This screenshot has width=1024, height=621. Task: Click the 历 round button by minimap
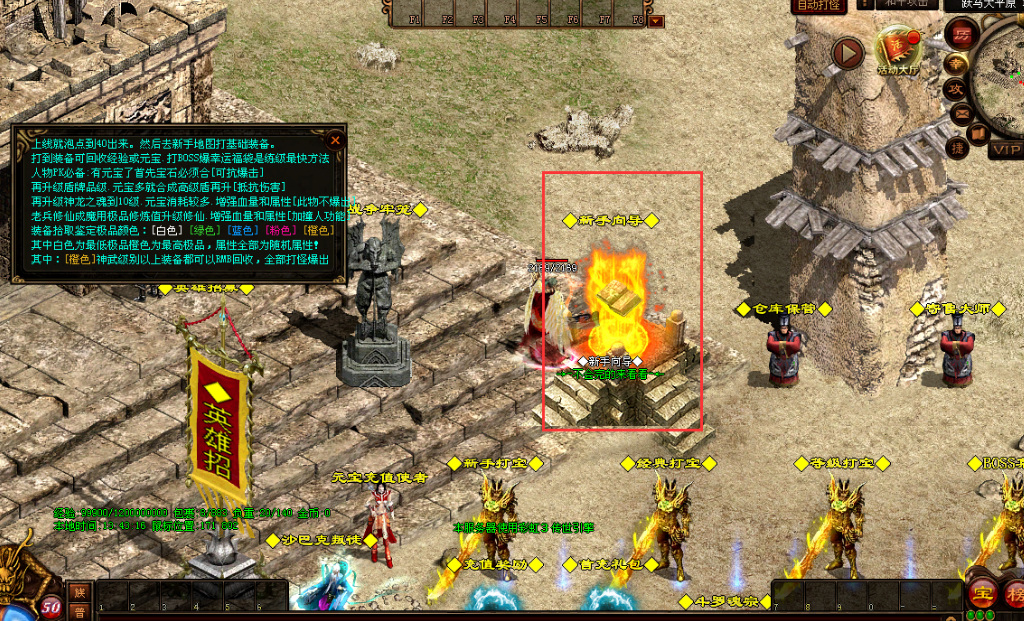coord(963,33)
